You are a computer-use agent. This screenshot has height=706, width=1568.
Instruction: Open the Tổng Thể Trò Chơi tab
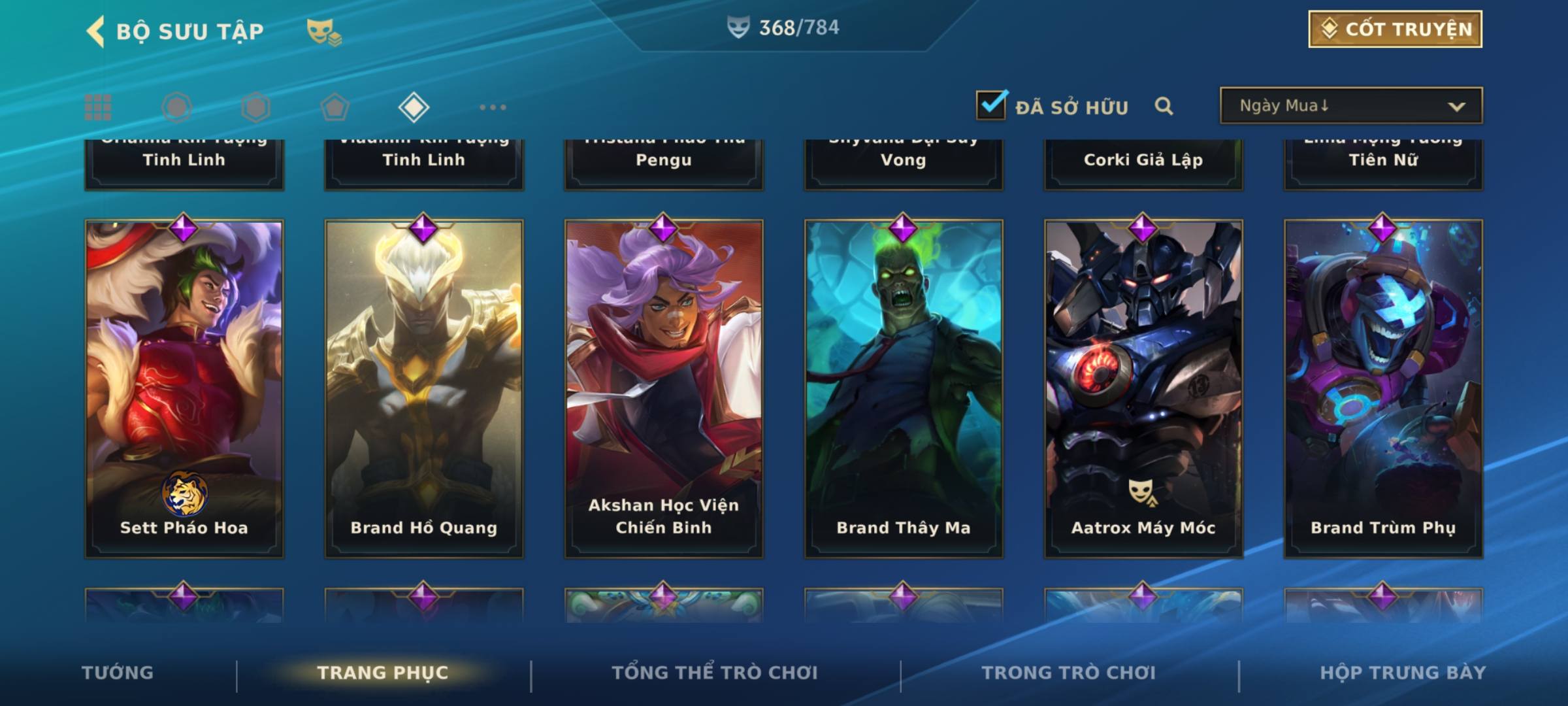pyautogui.click(x=715, y=673)
